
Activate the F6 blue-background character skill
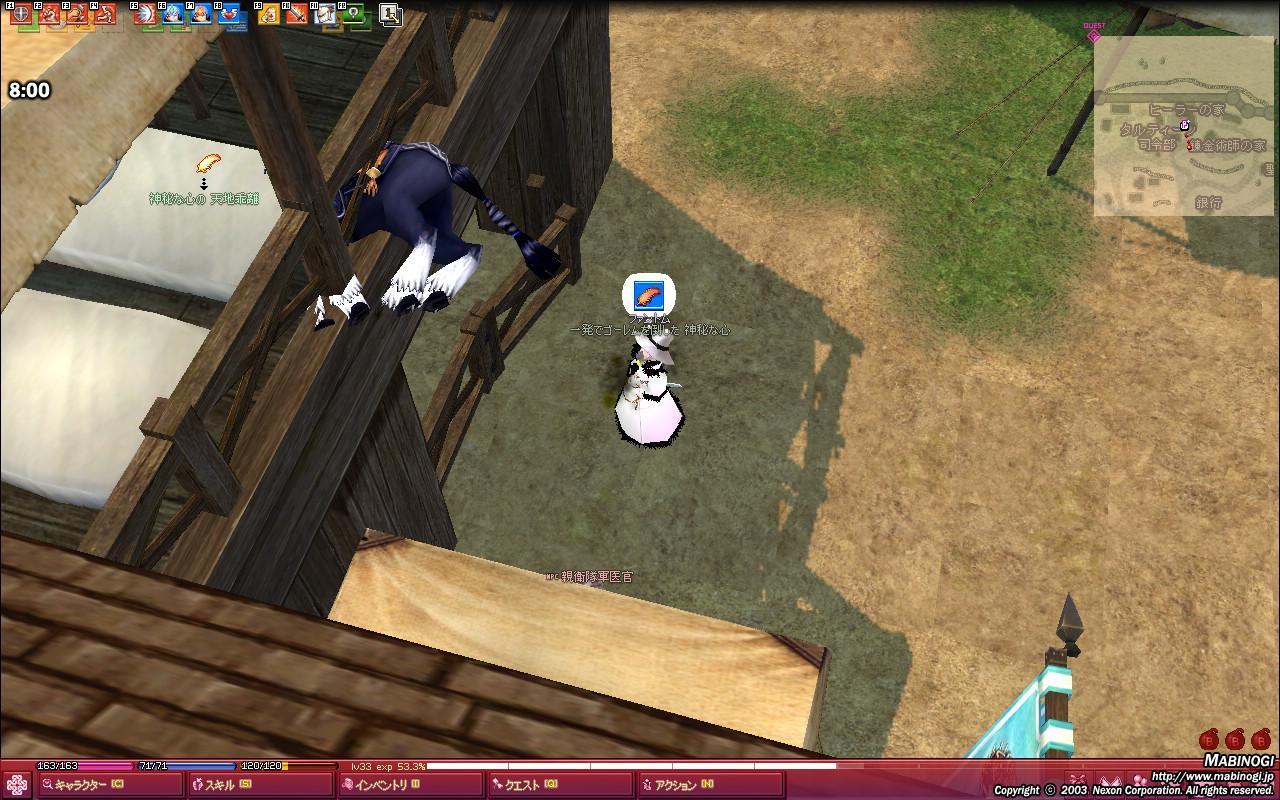[172, 14]
